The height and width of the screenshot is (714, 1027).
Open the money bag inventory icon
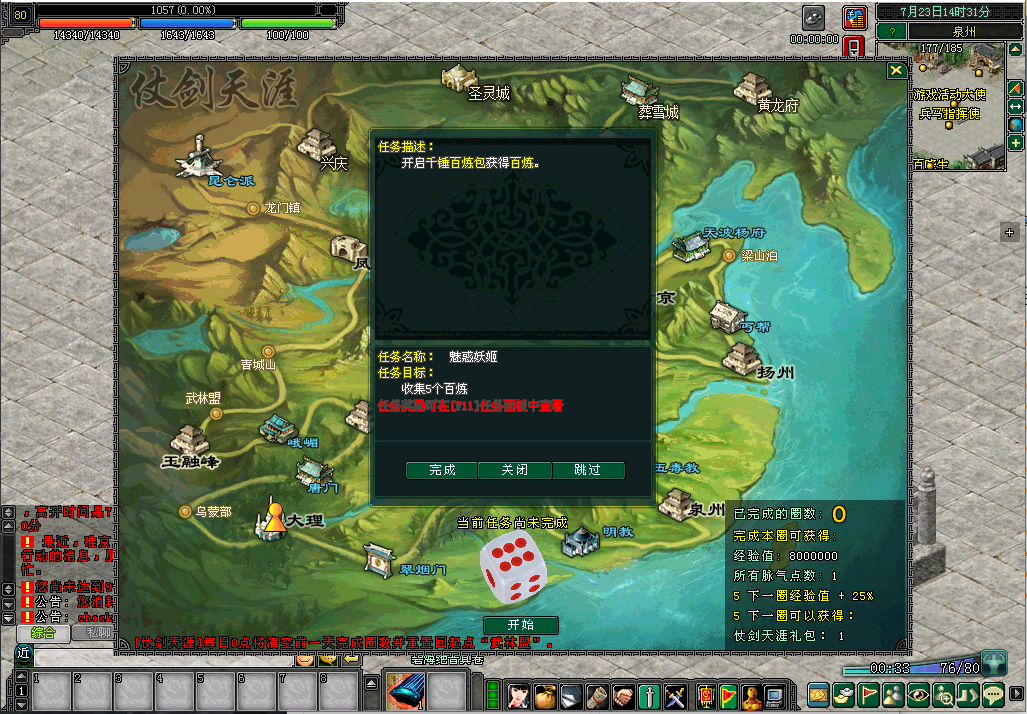click(x=545, y=693)
